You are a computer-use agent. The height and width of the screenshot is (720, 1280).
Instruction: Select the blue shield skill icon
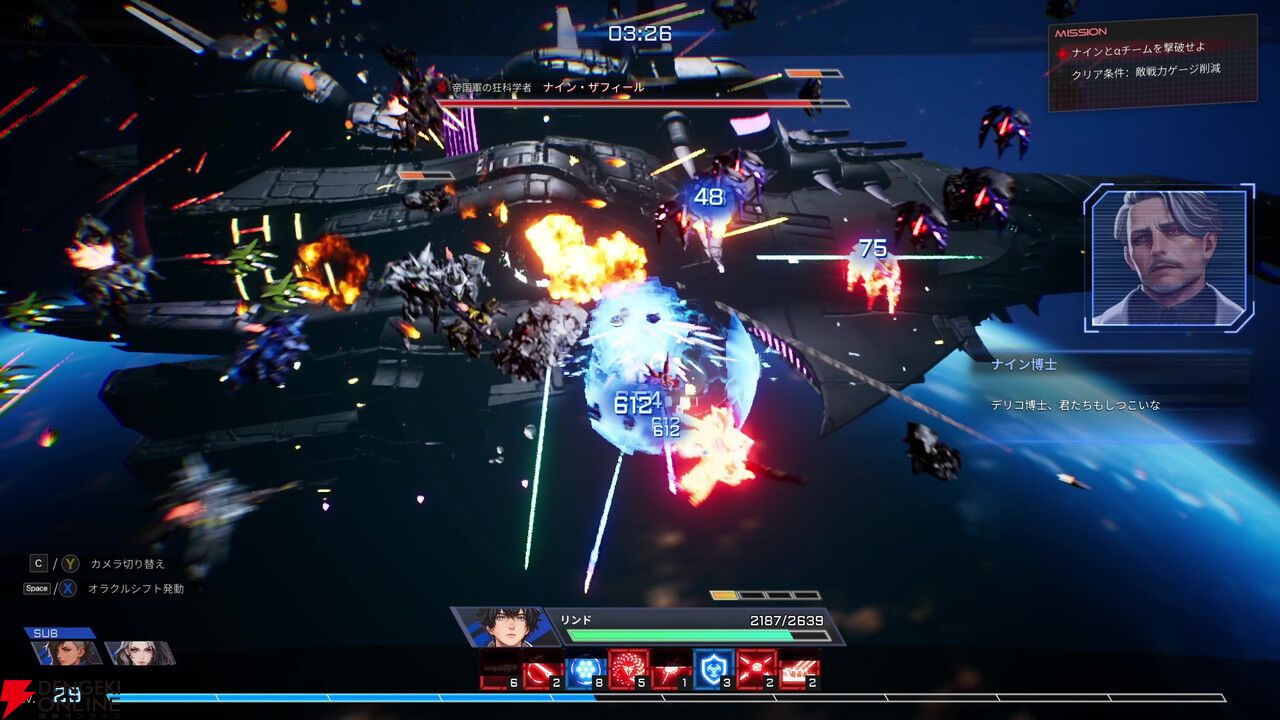coord(714,668)
